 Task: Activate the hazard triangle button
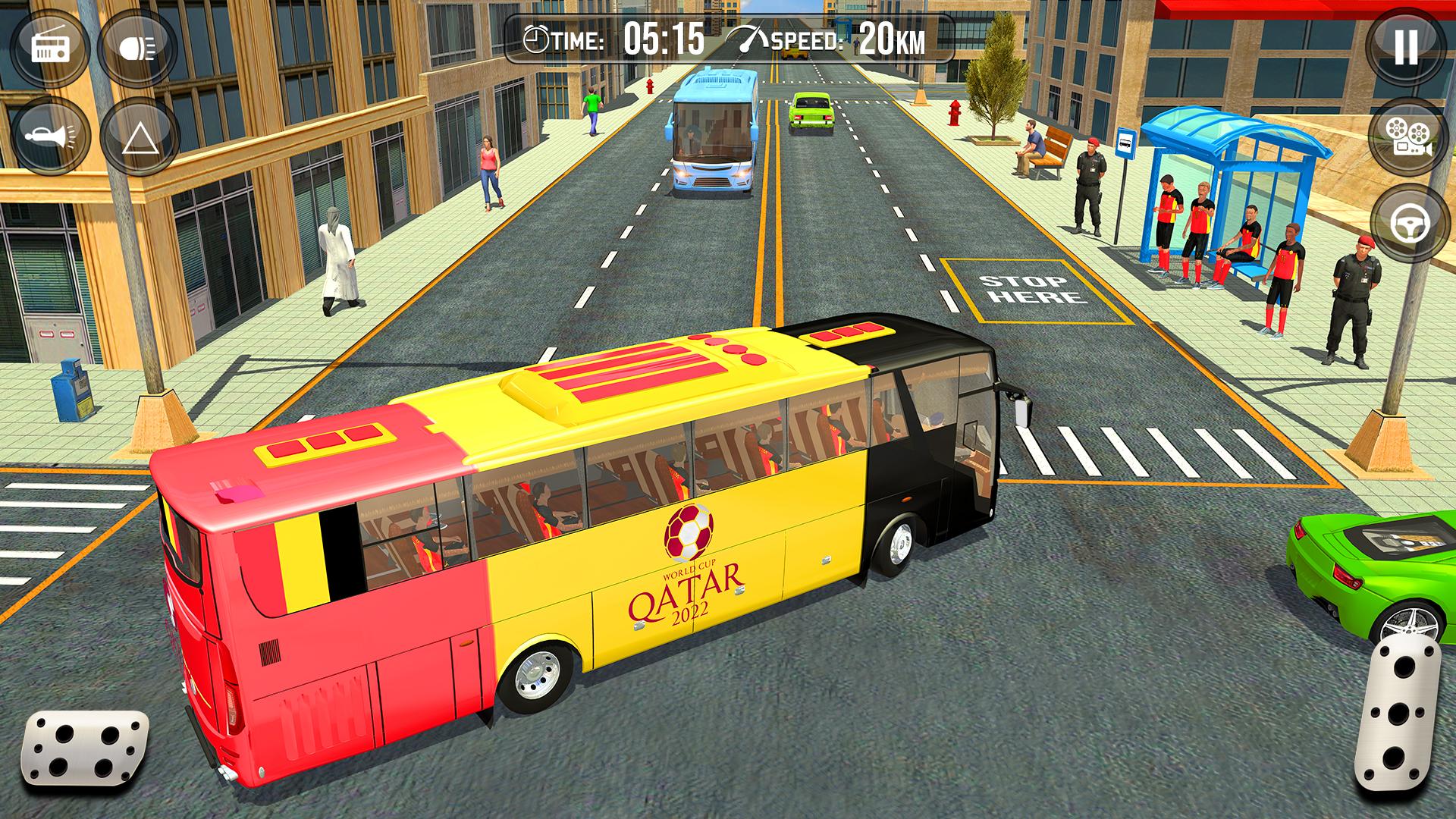tap(139, 138)
